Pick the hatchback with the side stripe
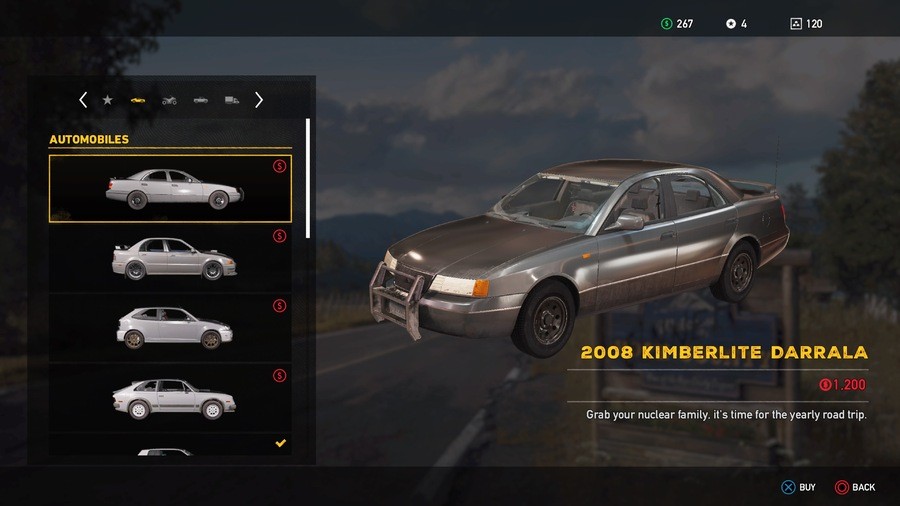Screen dimensions: 900x506 click(170, 398)
